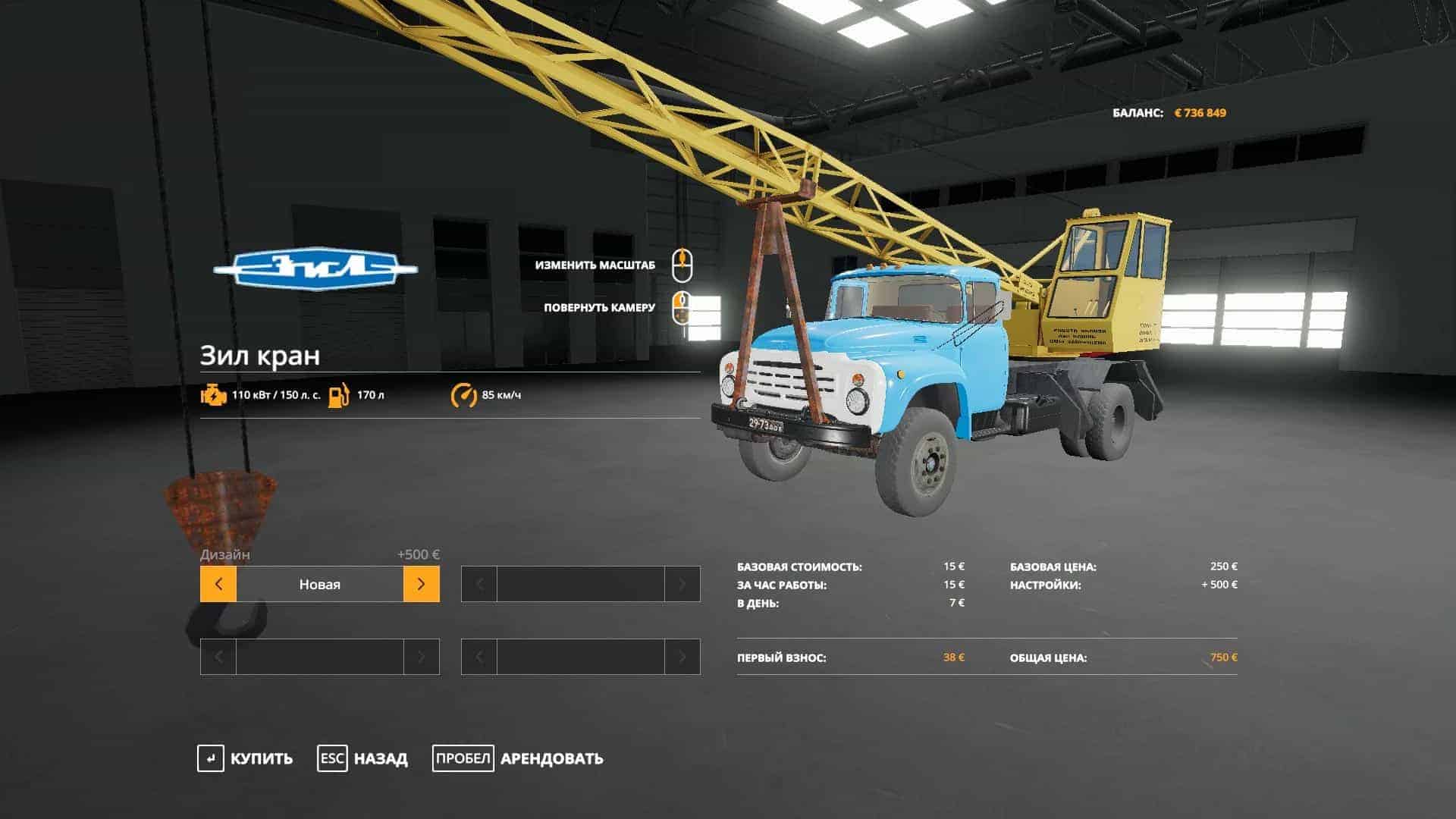This screenshot has height=819, width=1456.
Task: Select the next Дизайн option
Action: point(422,585)
